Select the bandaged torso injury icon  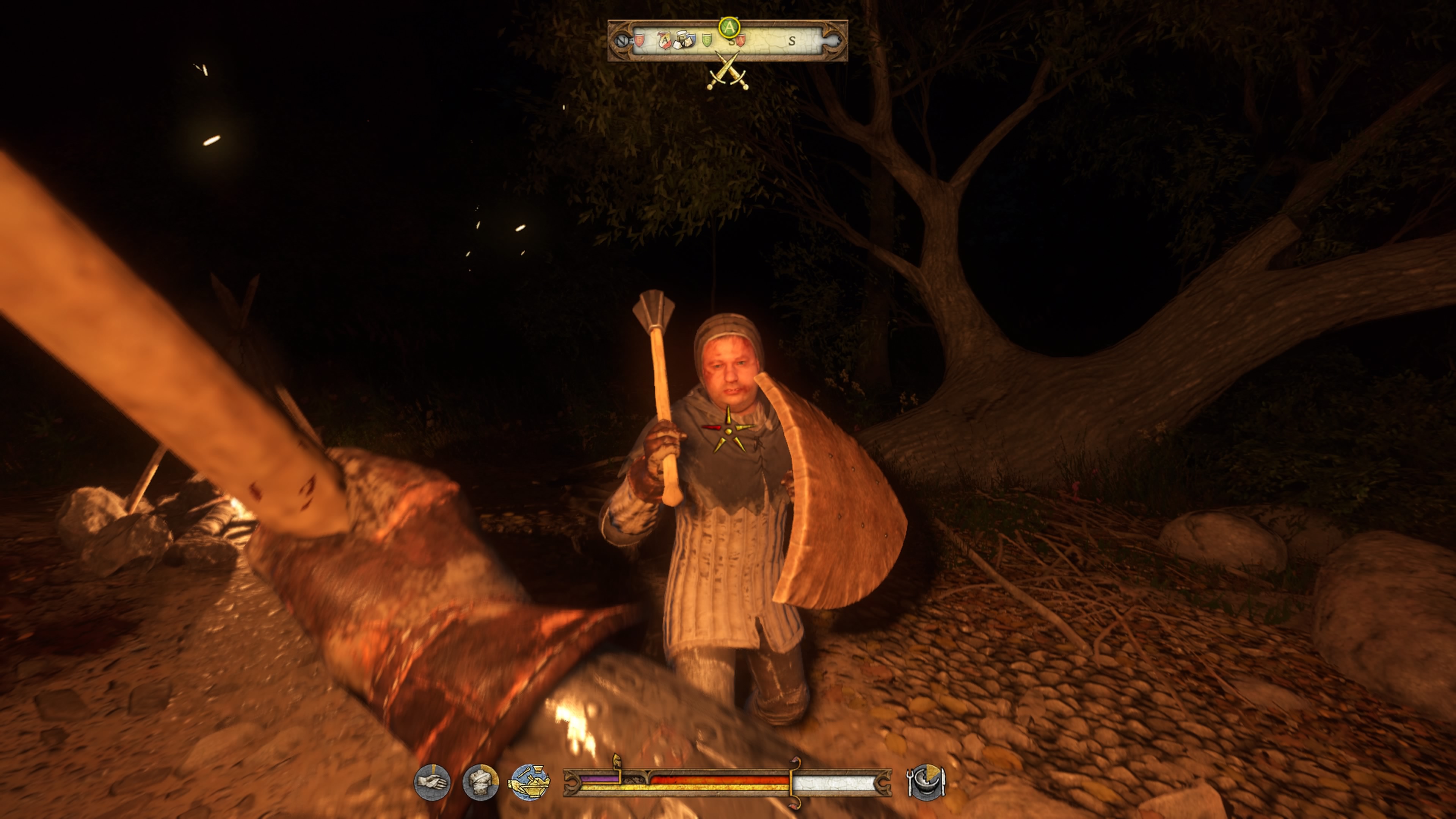point(480,782)
